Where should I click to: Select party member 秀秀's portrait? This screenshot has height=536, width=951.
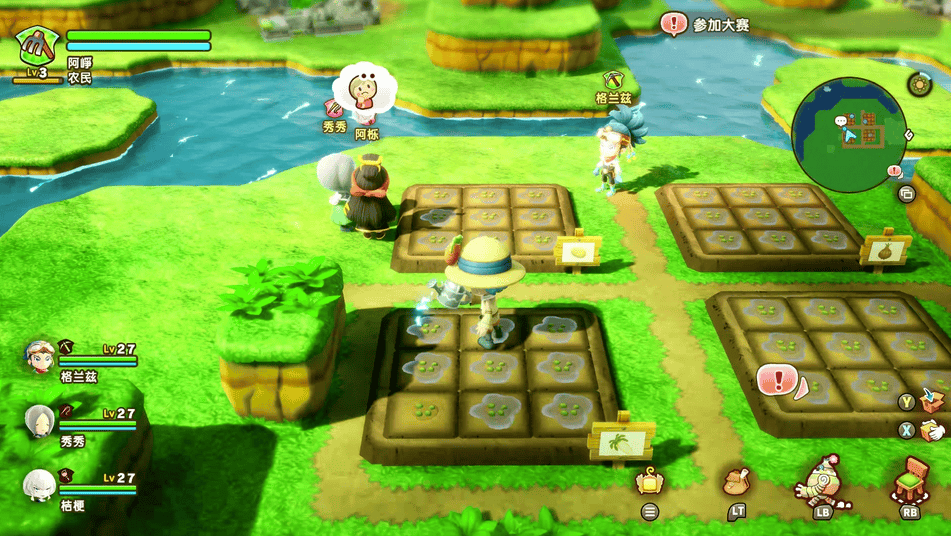[40, 421]
